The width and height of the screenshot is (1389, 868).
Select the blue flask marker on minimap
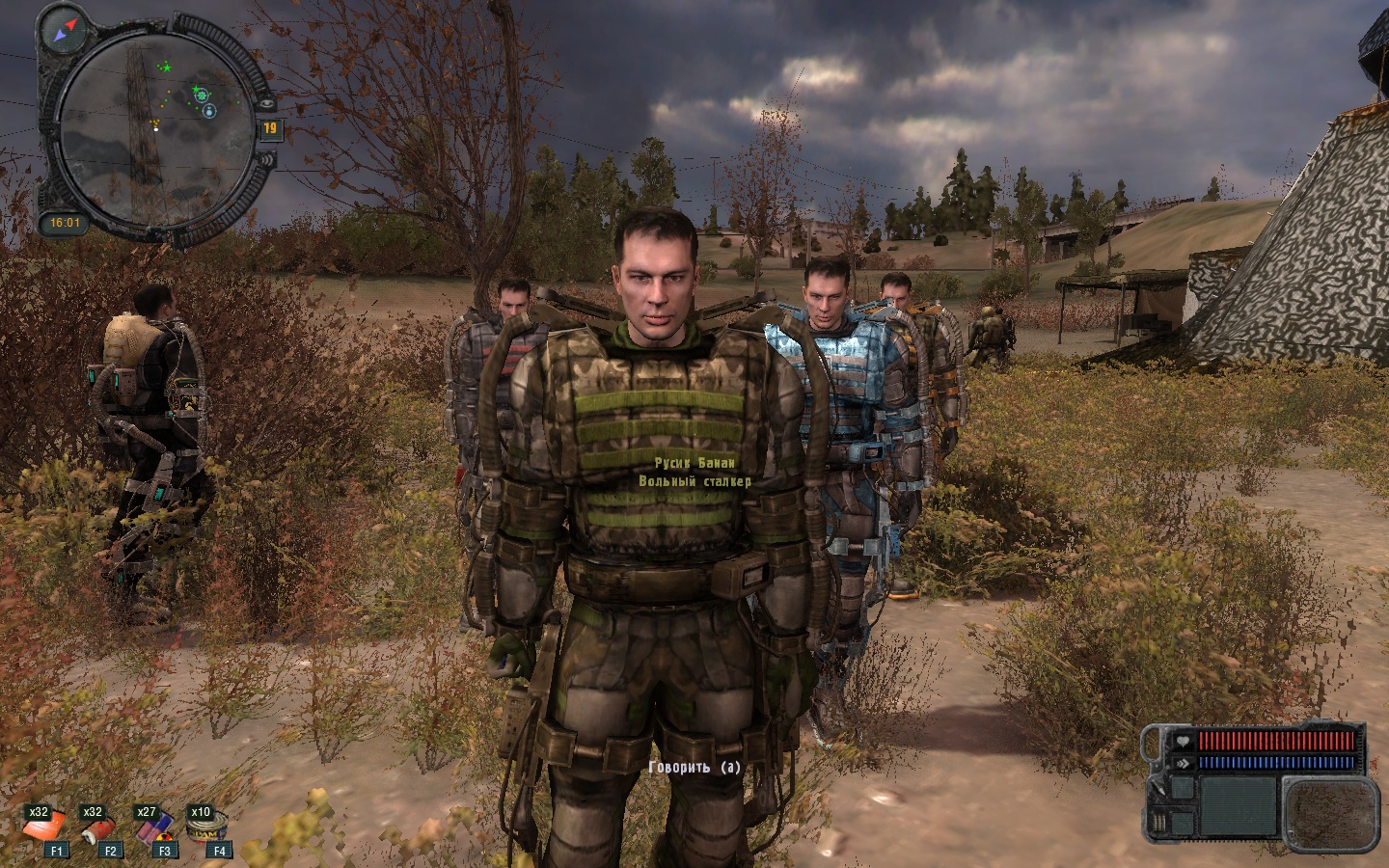pos(210,111)
